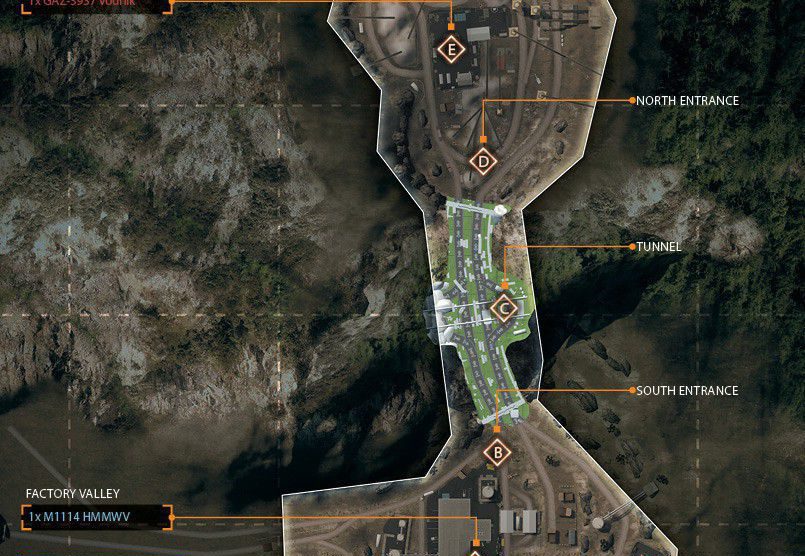805x556 pixels.
Task: Select the GAZ-3937 Vodnik vehicle entry
Action: tap(96, 4)
